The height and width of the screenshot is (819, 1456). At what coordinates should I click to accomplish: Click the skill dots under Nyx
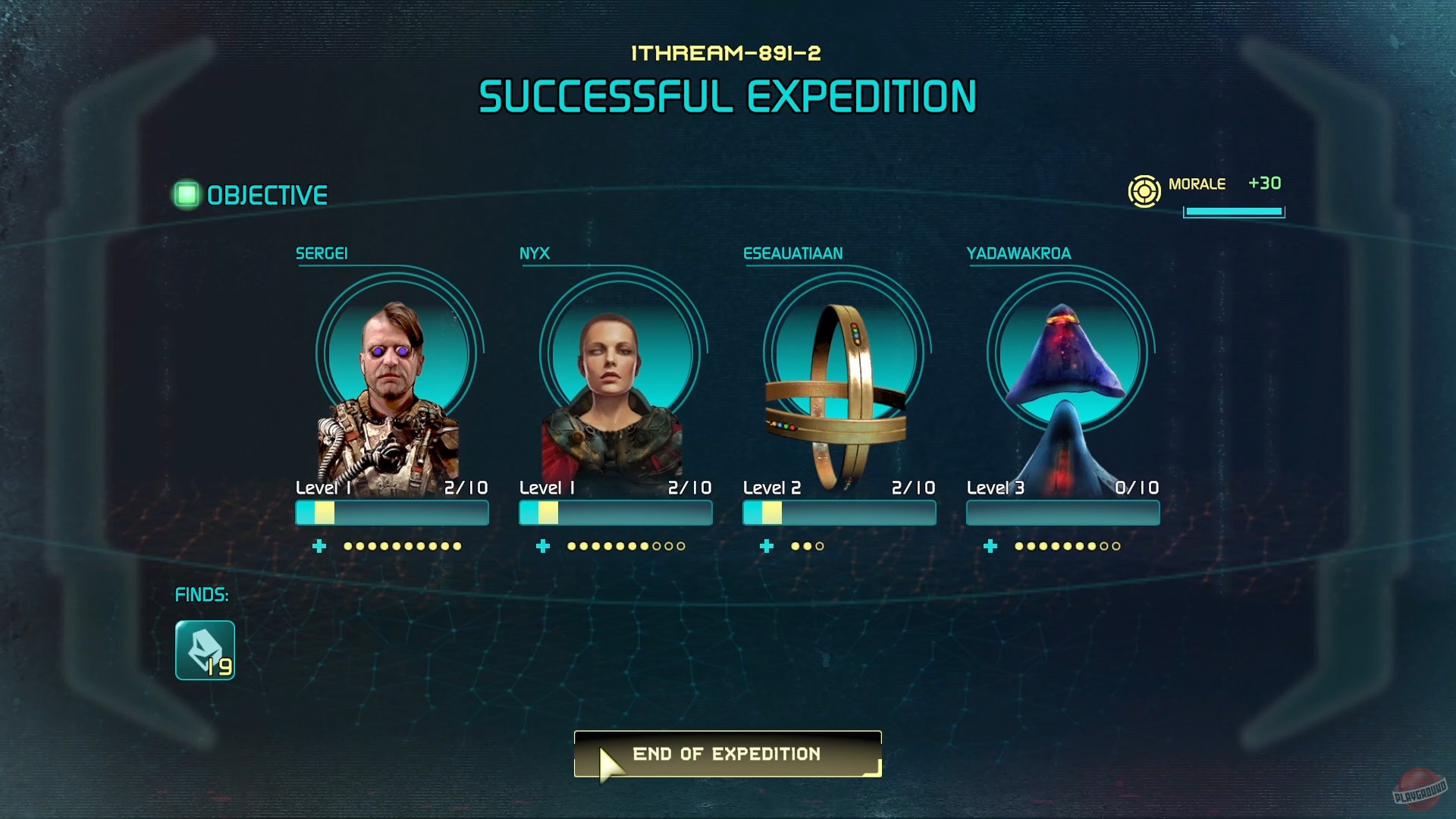pyautogui.click(x=624, y=545)
